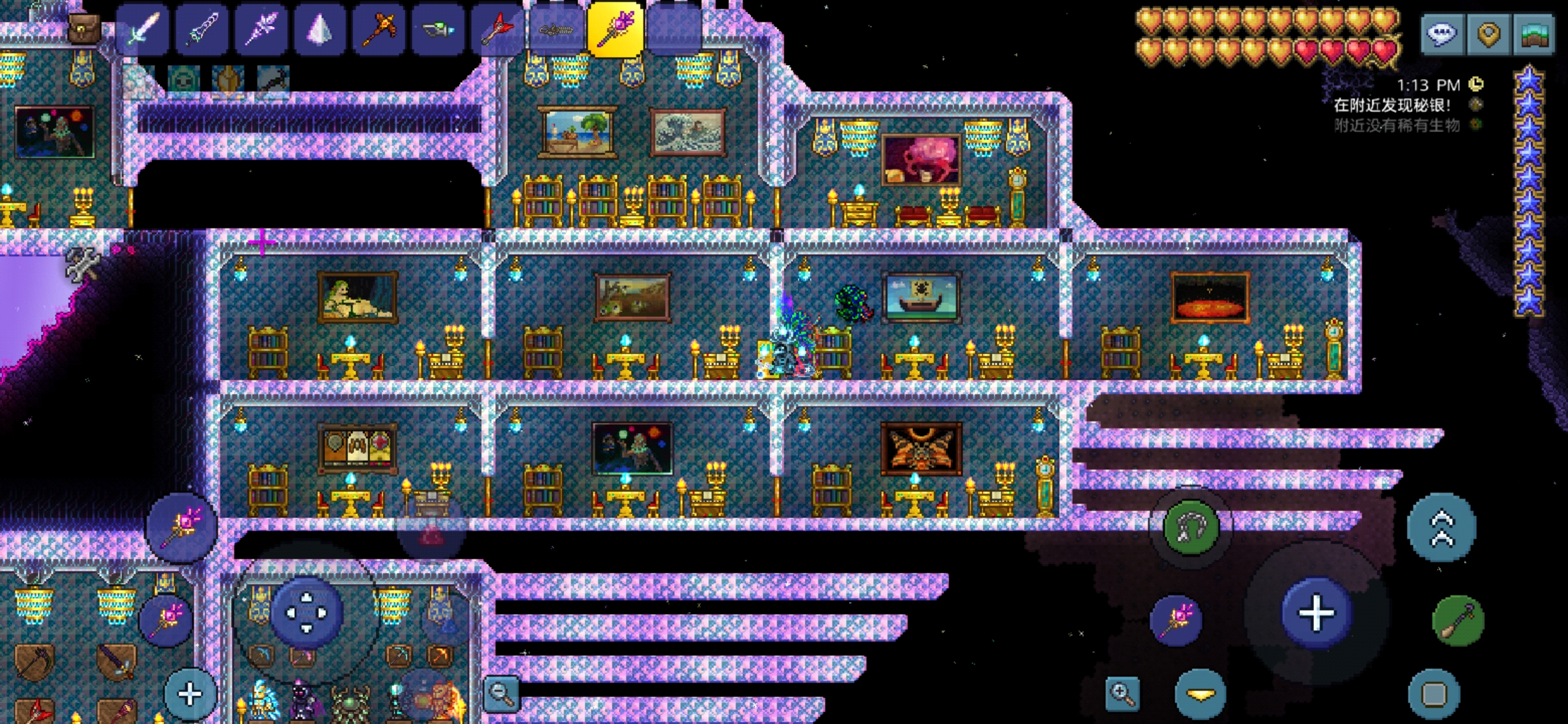Open the housing landscape button
The image size is (1568, 724).
pos(1534,34)
